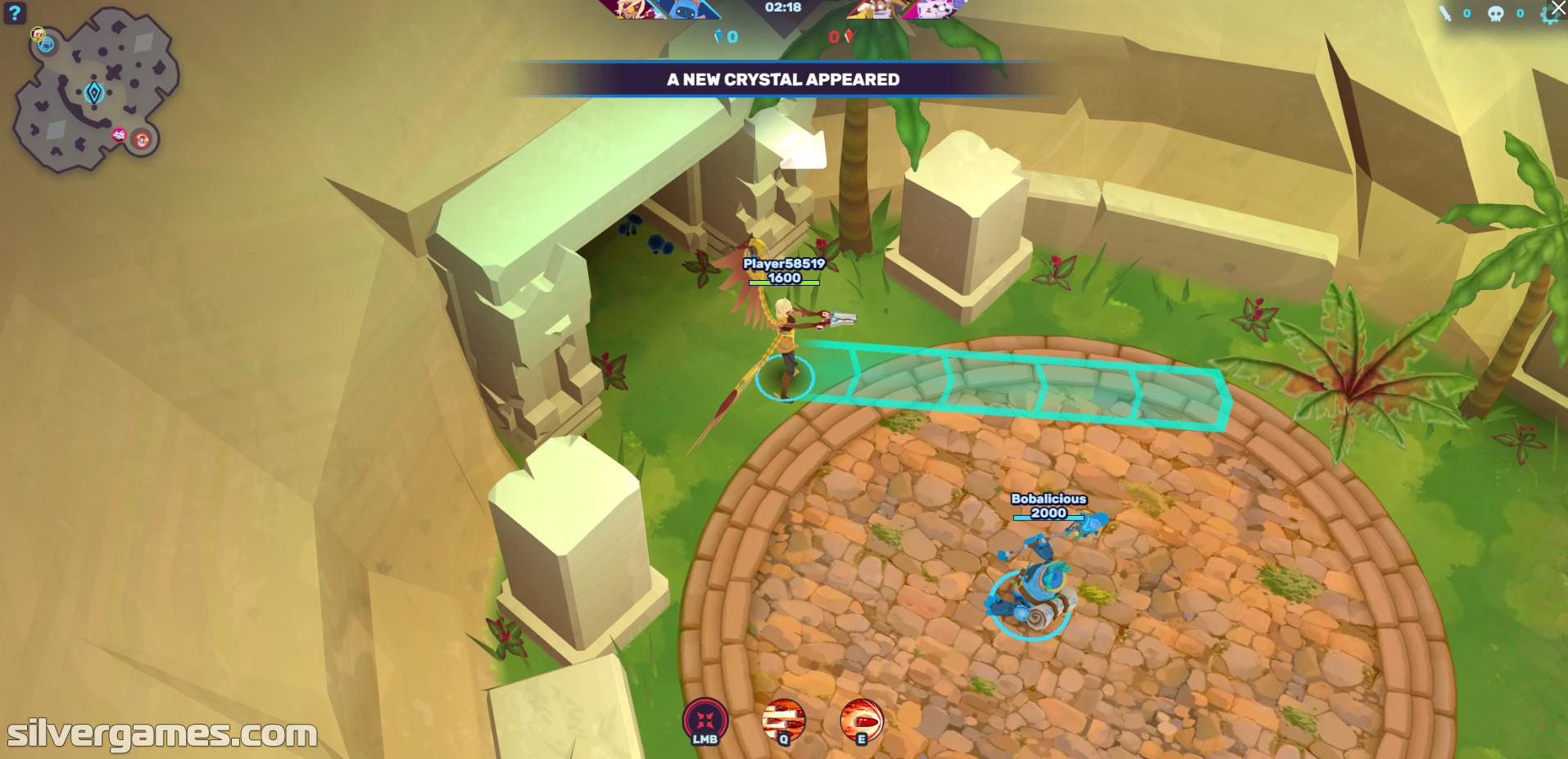Open settings with the gear icon
This screenshot has height=759, width=1568.
(x=1548, y=15)
